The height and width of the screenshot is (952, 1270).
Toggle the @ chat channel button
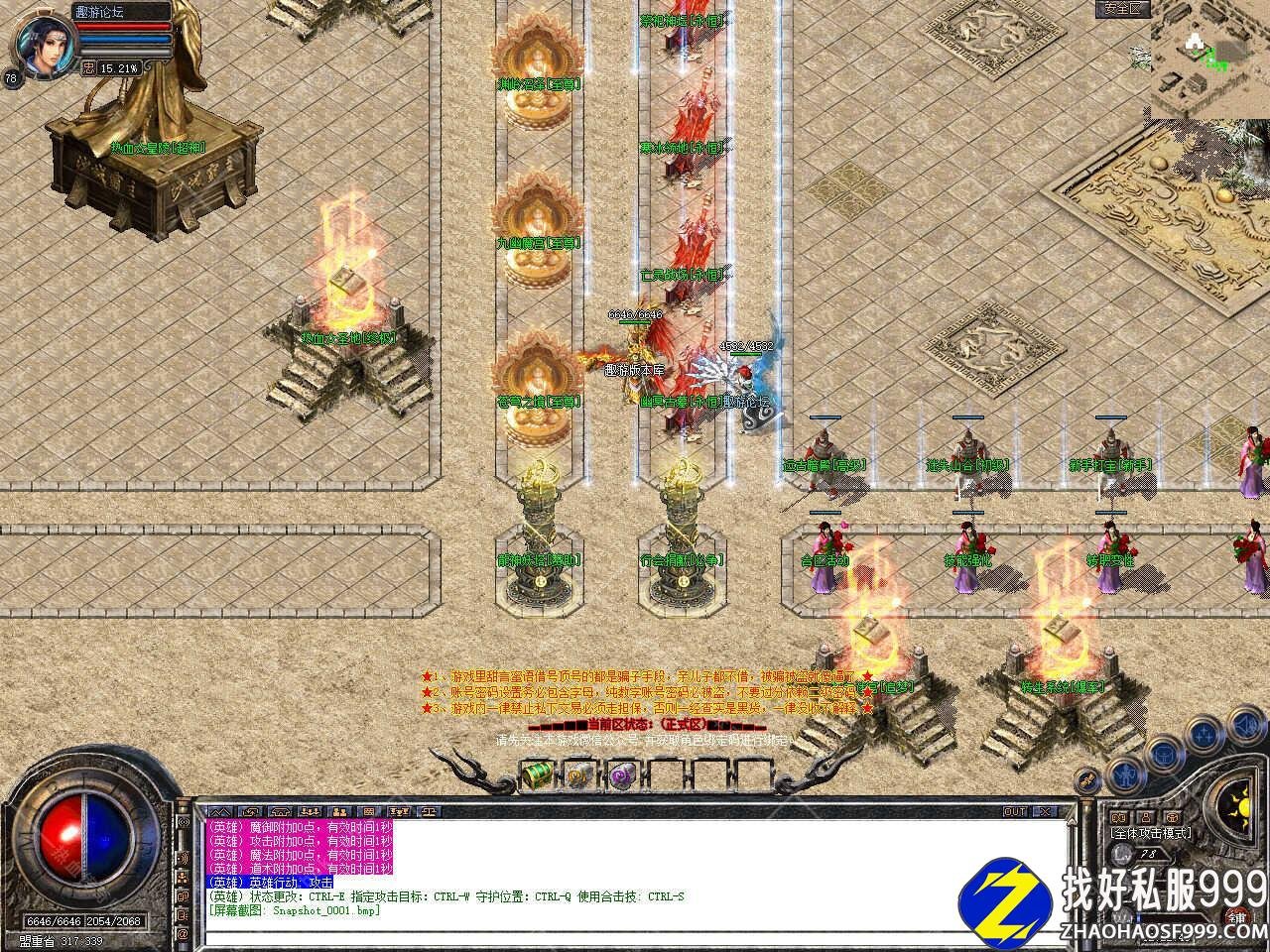point(182,932)
